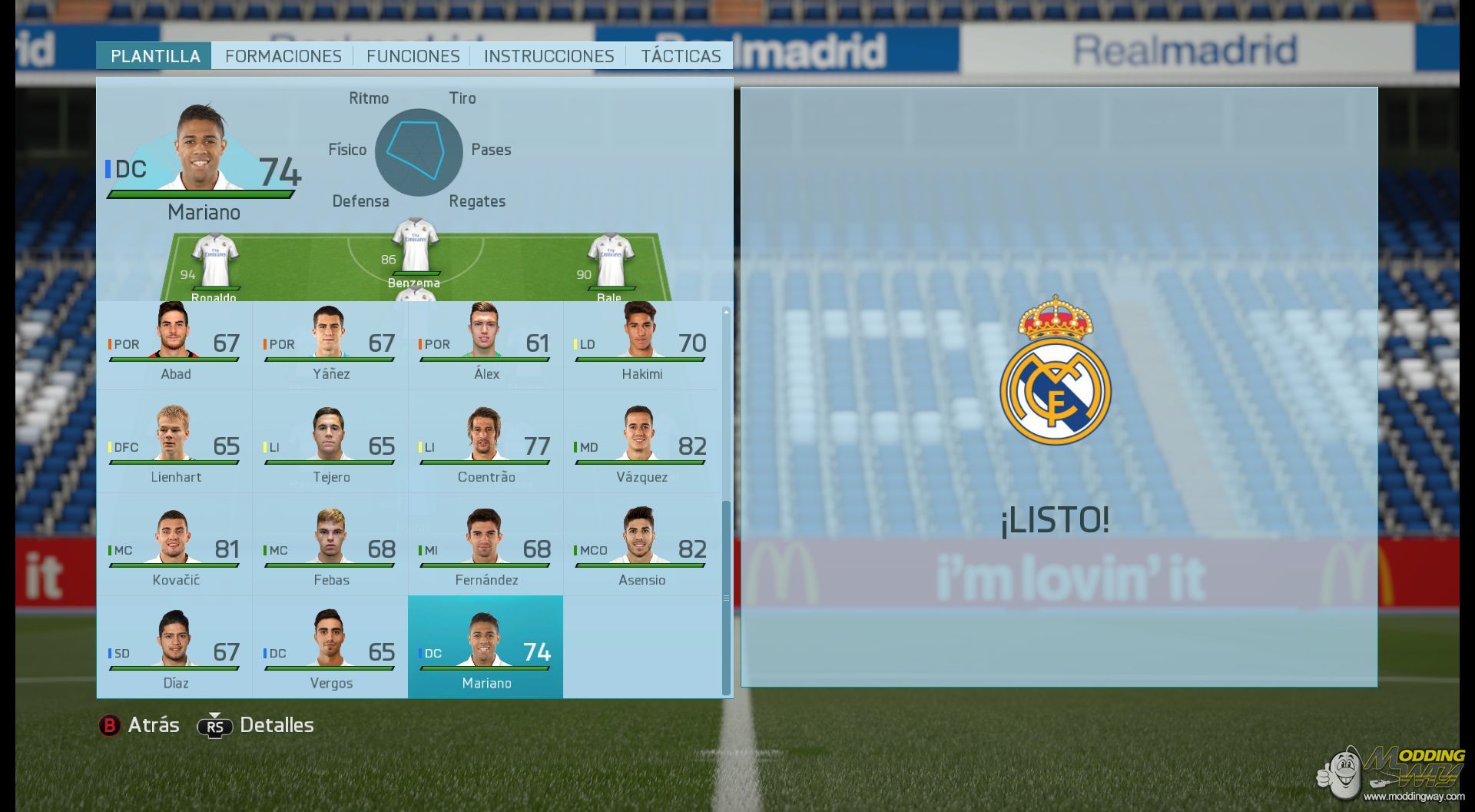This screenshot has width=1475, height=812.
Task: Pick right back Hakimi's card
Action: pyautogui.click(x=641, y=346)
